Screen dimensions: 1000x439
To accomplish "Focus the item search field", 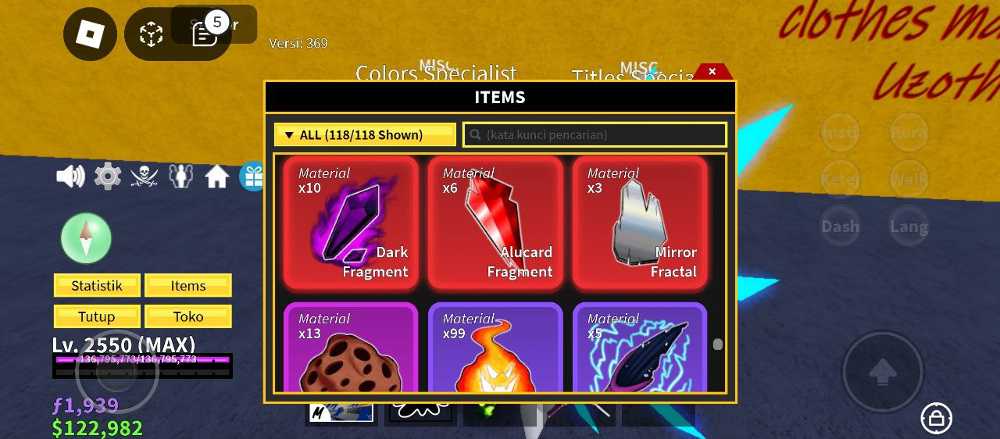I will click(595, 135).
